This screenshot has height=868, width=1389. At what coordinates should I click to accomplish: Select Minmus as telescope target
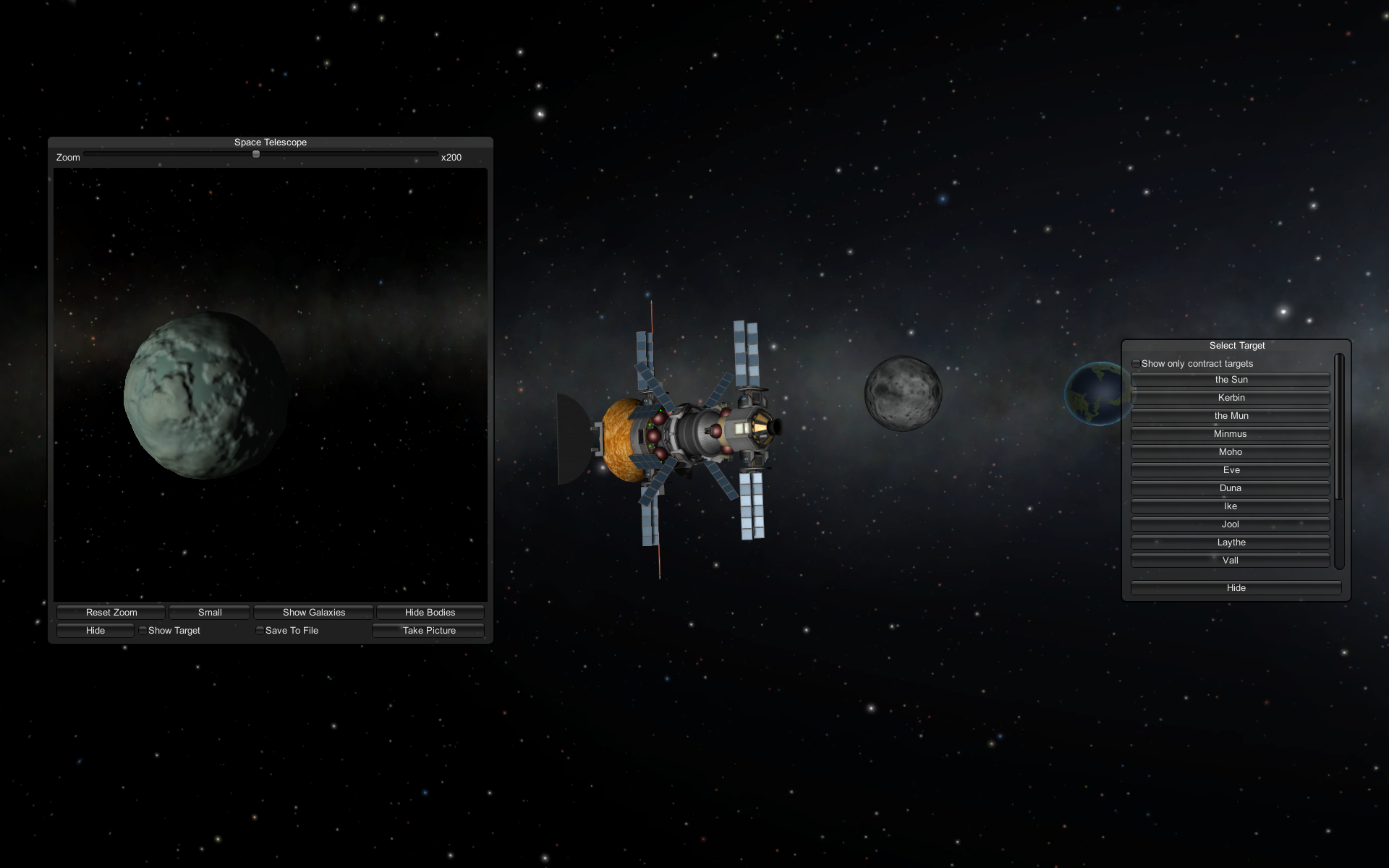pos(1231,434)
